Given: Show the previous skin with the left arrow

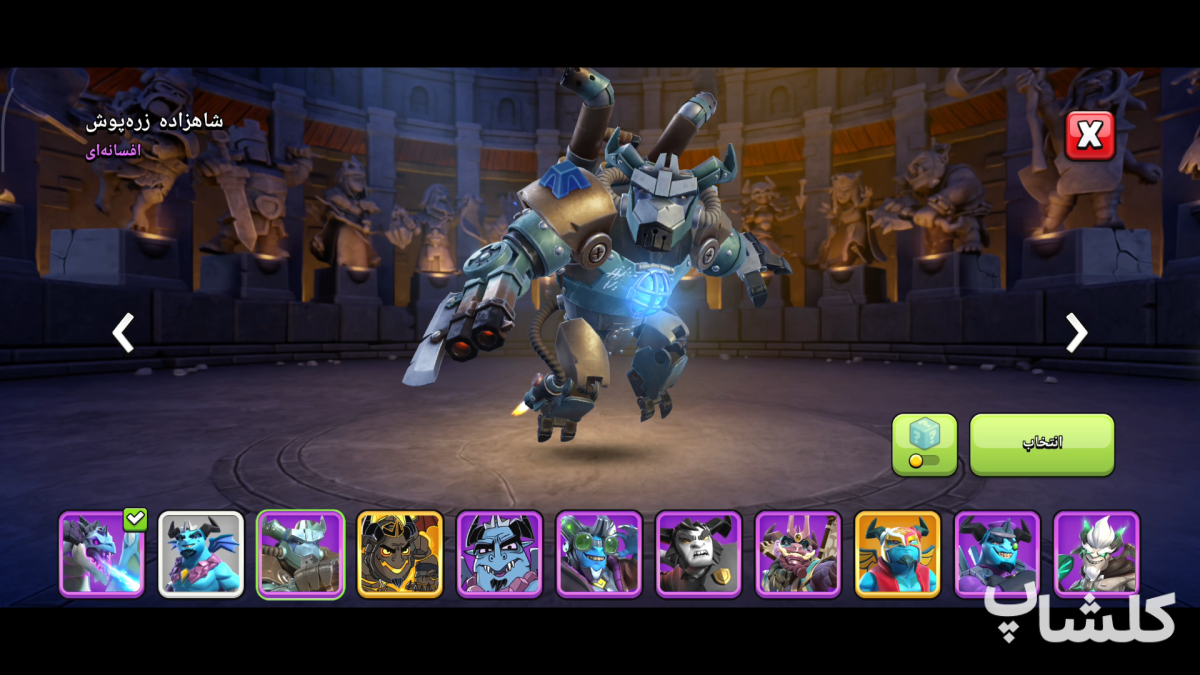Looking at the screenshot, I should (x=123, y=333).
